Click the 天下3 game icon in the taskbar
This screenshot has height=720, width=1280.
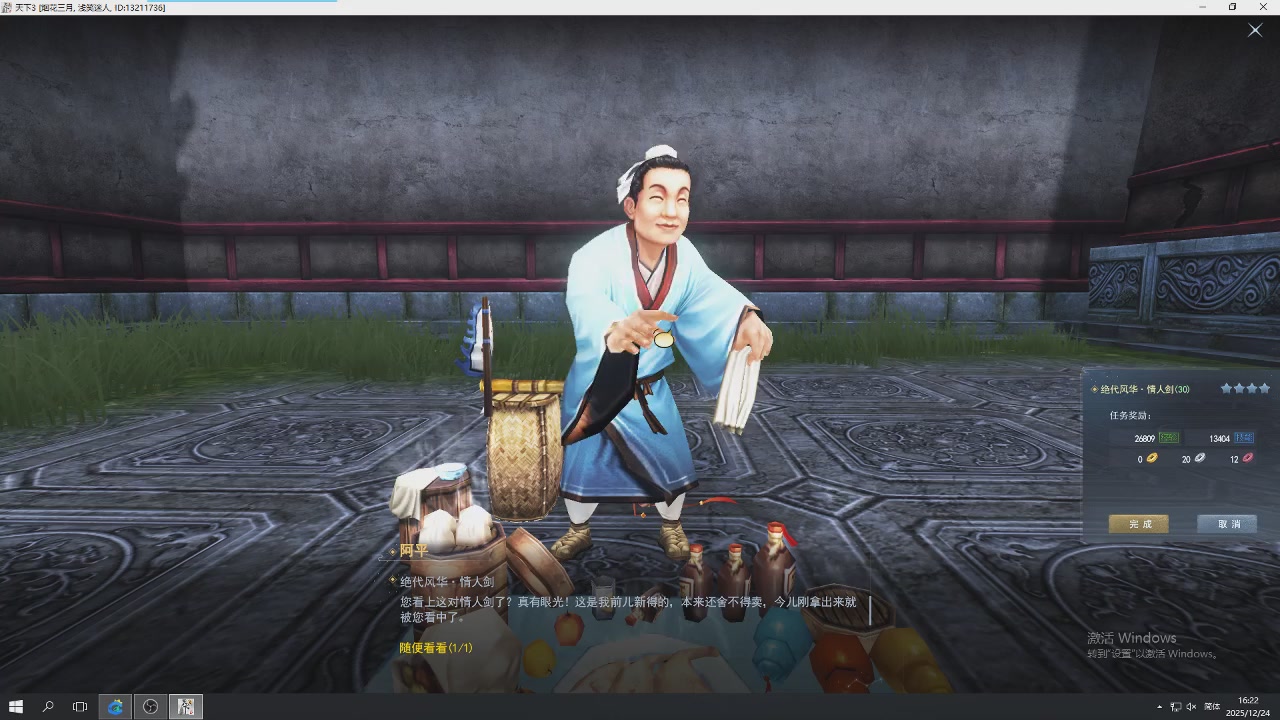tap(186, 706)
